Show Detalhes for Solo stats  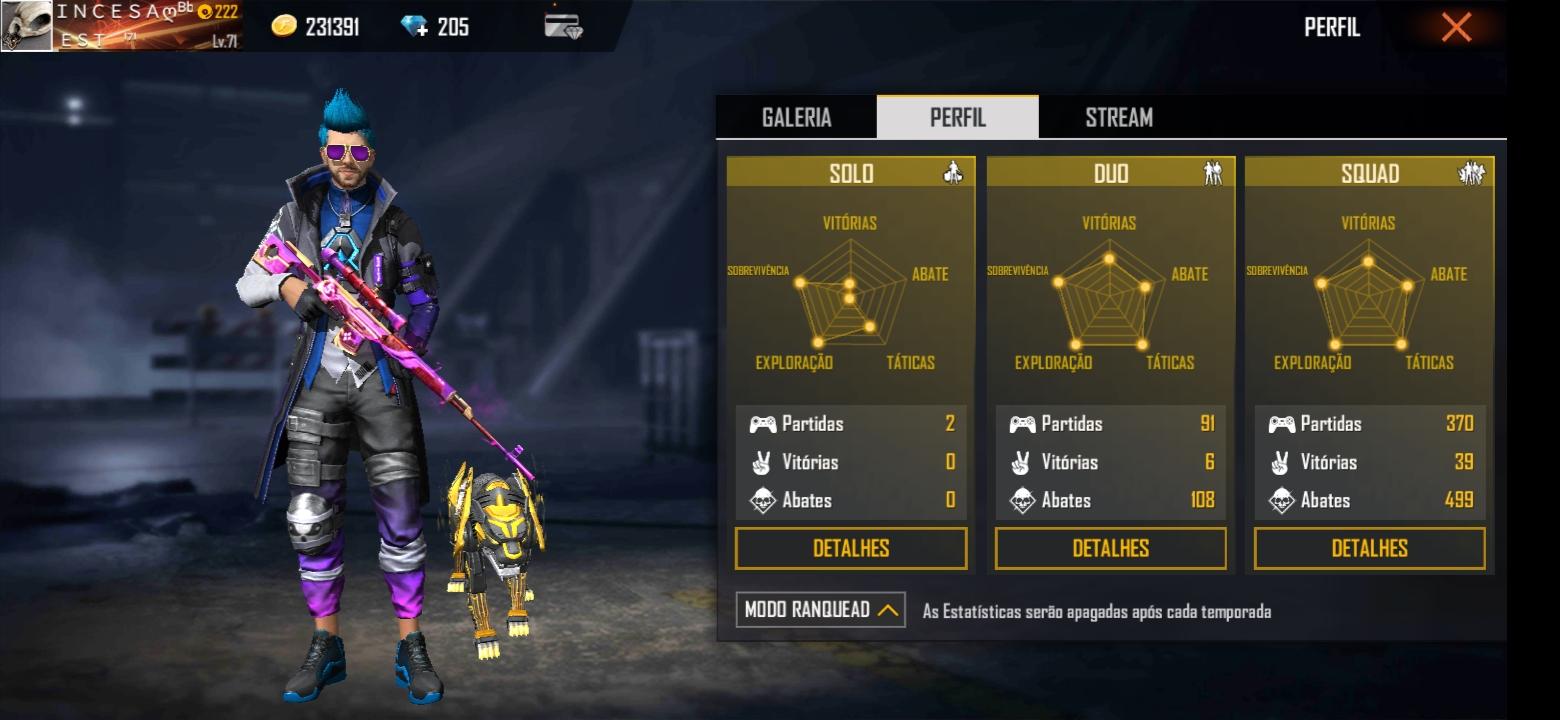851,548
